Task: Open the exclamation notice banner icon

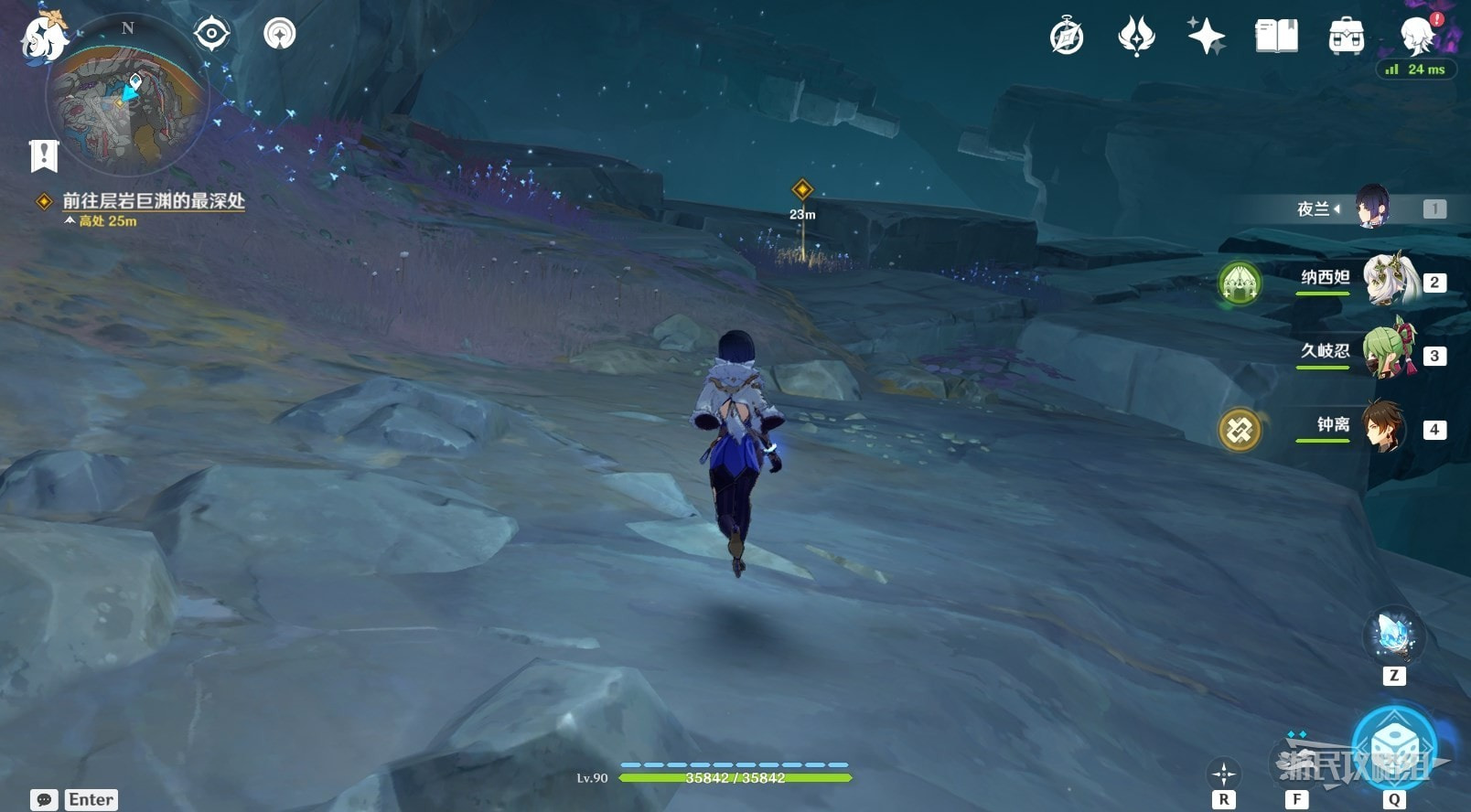Action: (x=43, y=155)
